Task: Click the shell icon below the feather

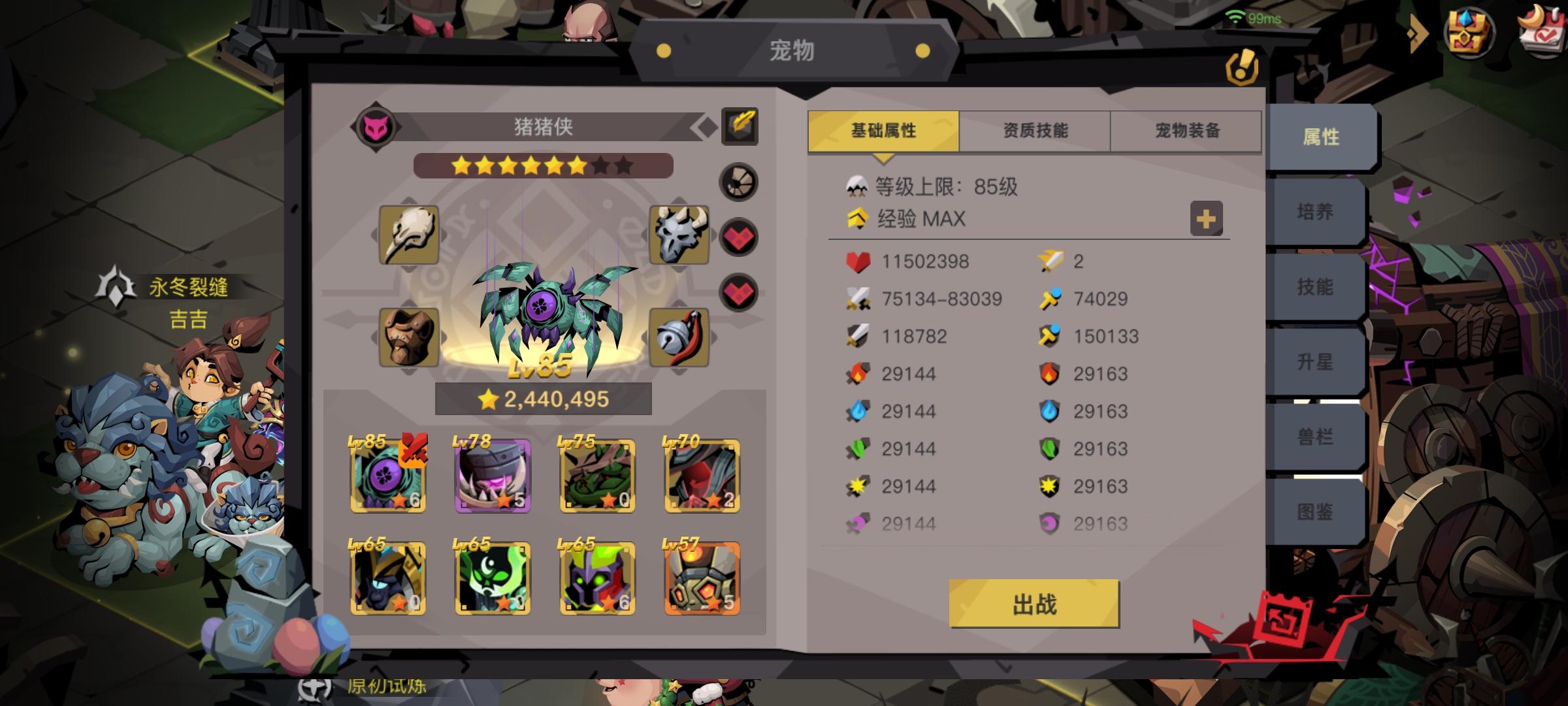Action: tap(740, 183)
